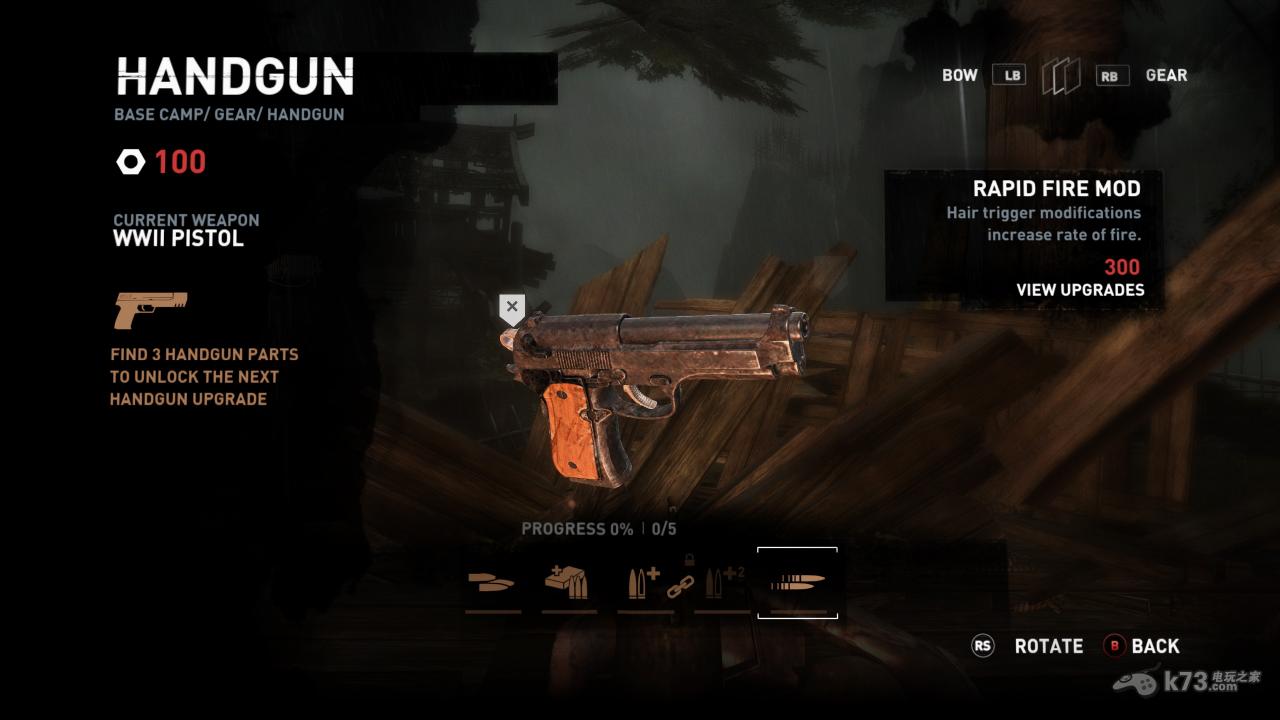Switch to the Gear tab
This screenshot has width=1280, height=720.
1166,75
